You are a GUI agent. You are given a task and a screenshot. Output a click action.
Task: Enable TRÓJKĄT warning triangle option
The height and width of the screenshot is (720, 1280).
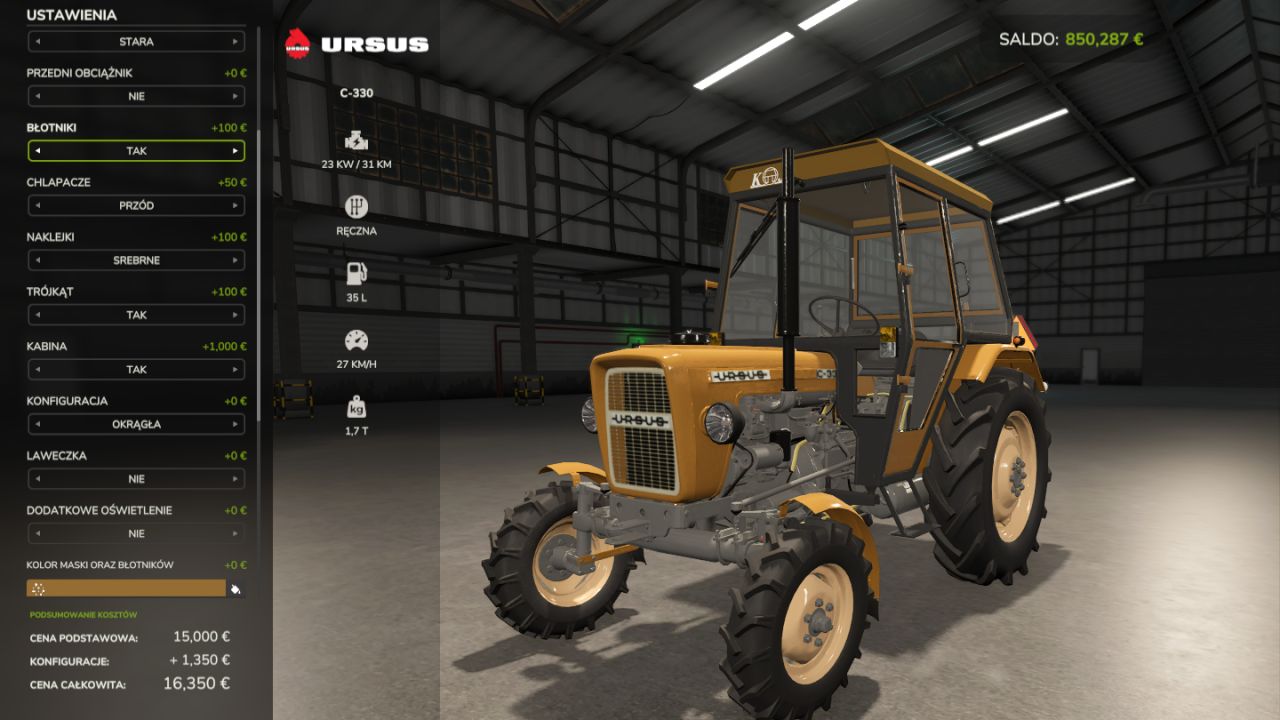click(x=136, y=315)
